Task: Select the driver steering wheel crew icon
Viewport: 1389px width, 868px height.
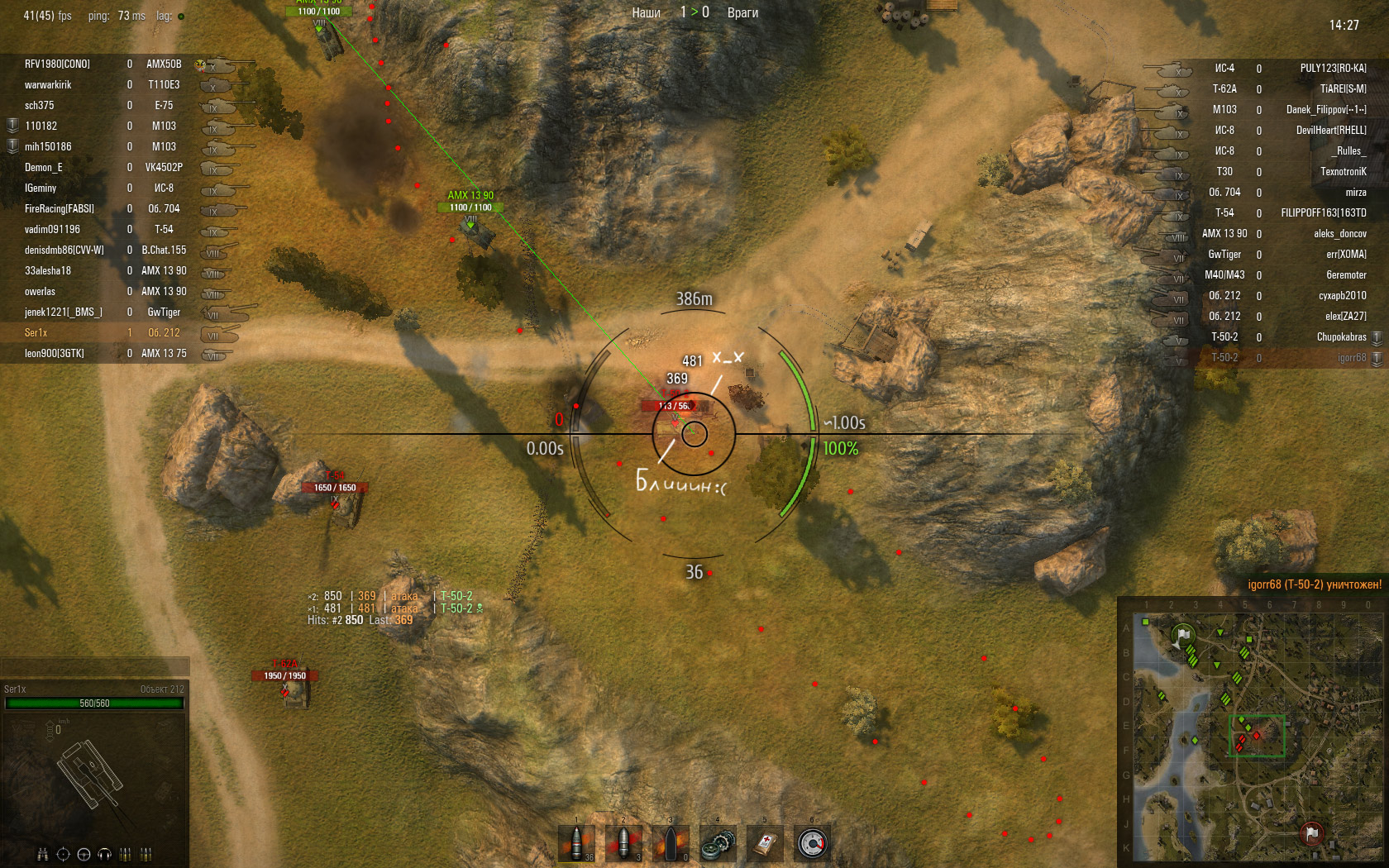Action: tap(84, 854)
